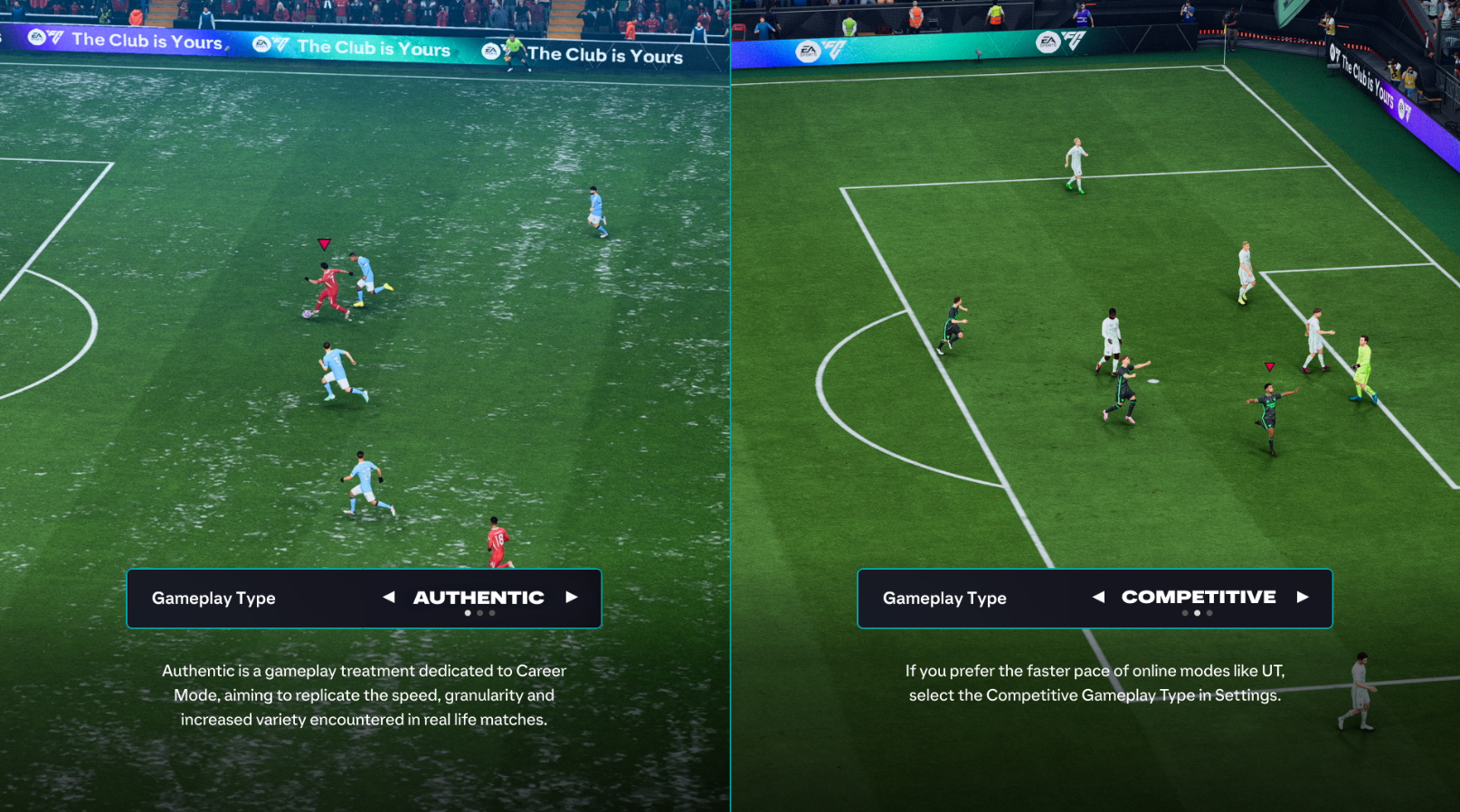The width and height of the screenshot is (1460, 812).
Task: Select the COMPETITIVE option text
Action: pyautogui.click(x=1199, y=597)
